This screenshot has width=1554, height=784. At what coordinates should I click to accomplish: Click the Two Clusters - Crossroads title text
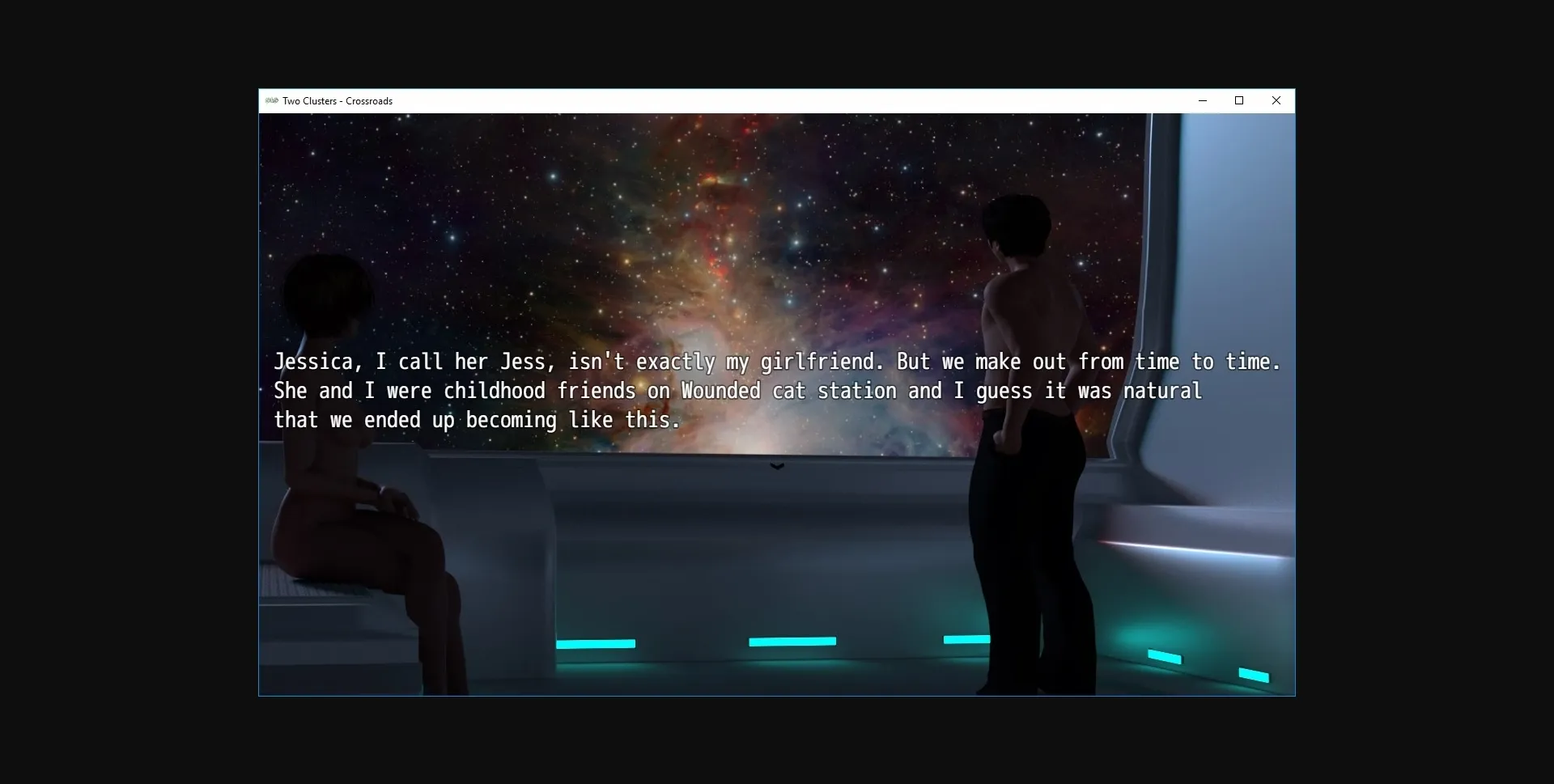[337, 100]
